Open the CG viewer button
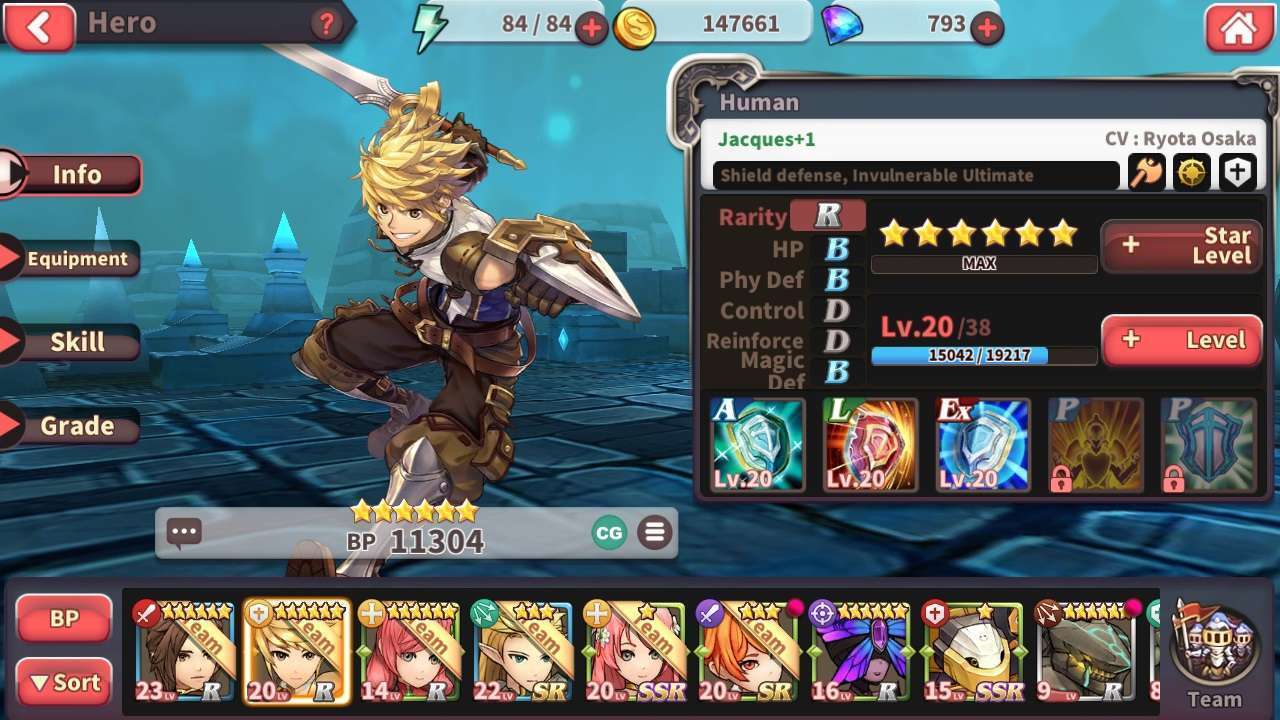The image size is (1280, 720). pos(609,533)
